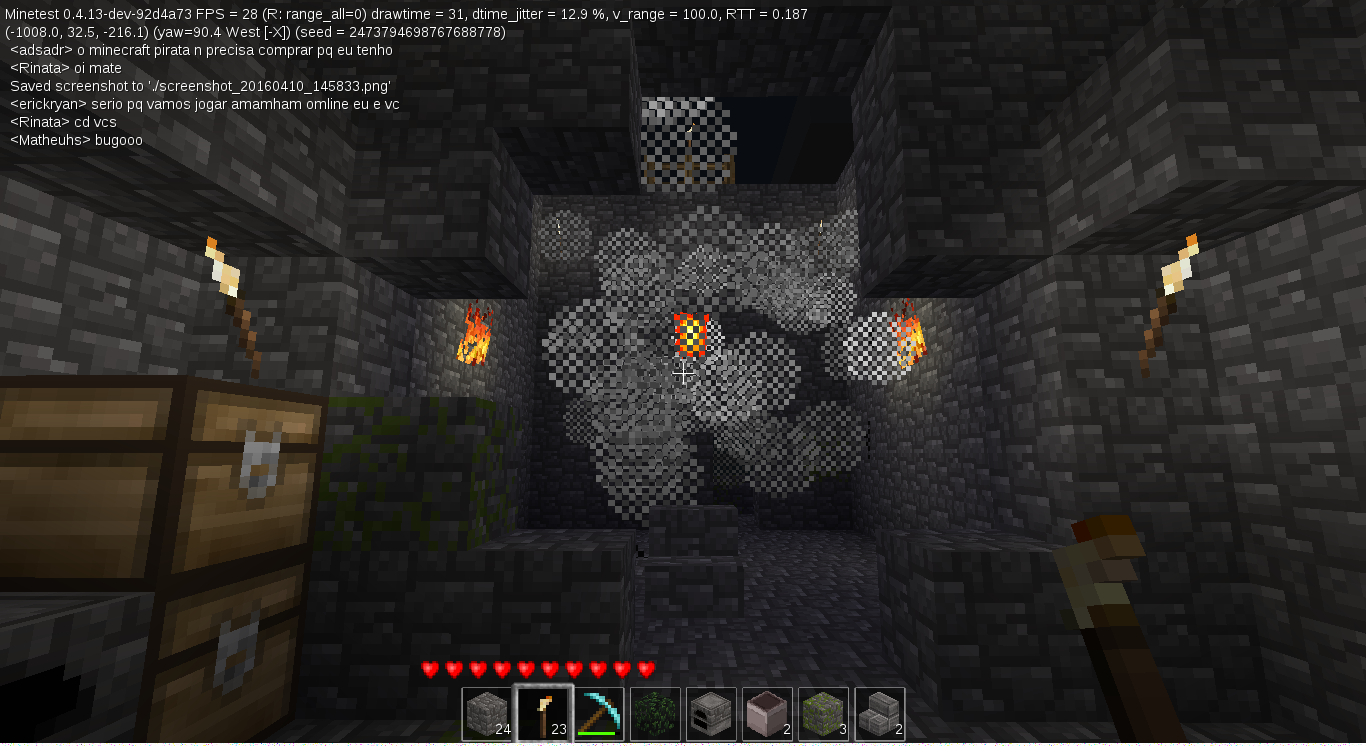Image resolution: width=1366 pixels, height=746 pixels.
Task: Click the last heart in the health bar
Action: (644, 668)
